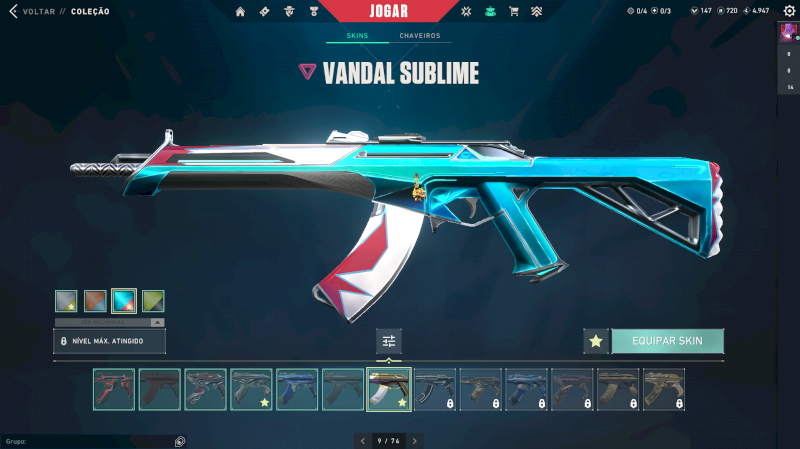The height and width of the screenshot is (449, 800).
Task: Select the first red Vandal skin thumbnail
Action: click(114, 389)
